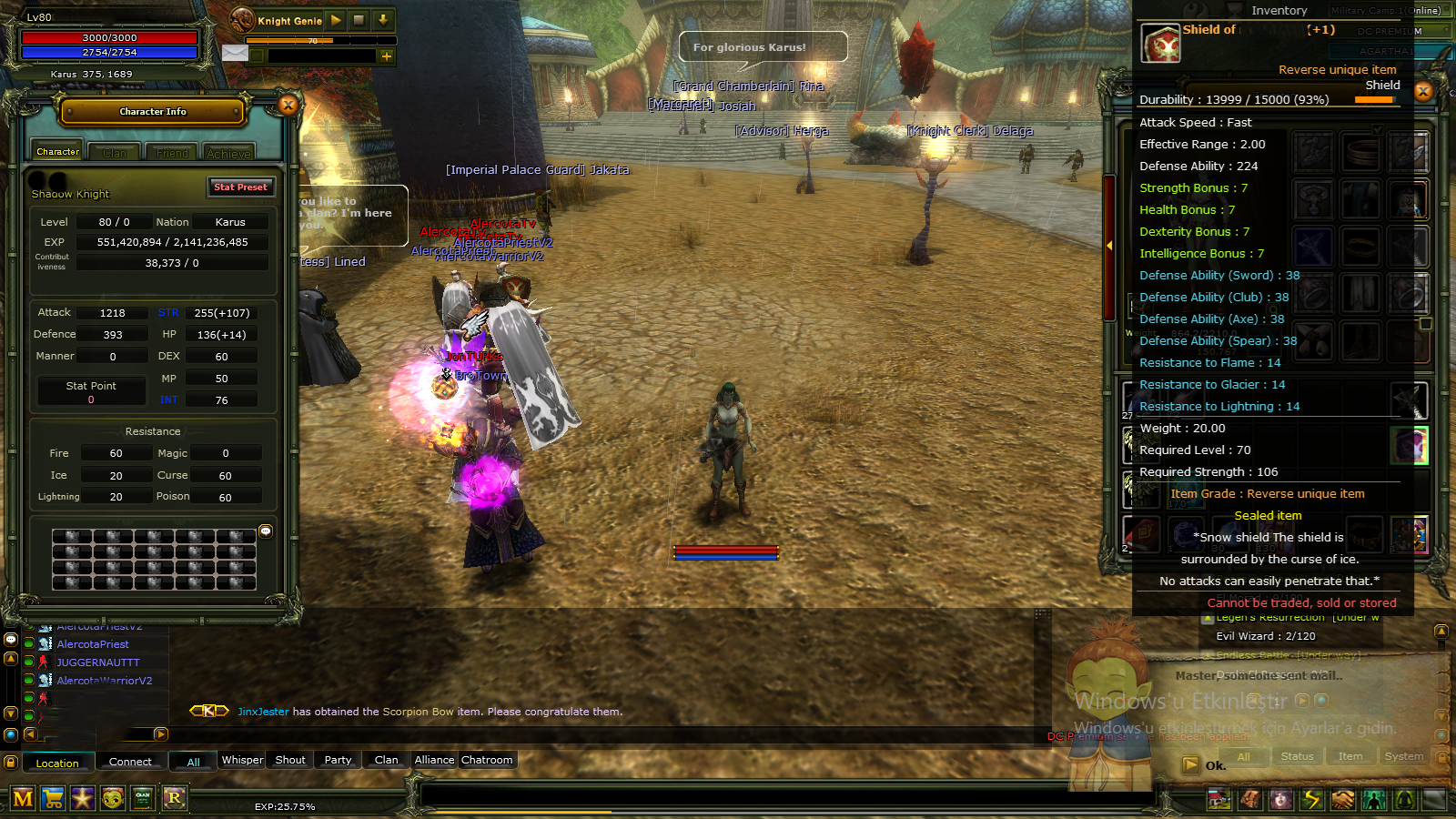Click the Knight Genie down-arrow button
Screen dimensions: 1456x819
(x=382, y=20)
